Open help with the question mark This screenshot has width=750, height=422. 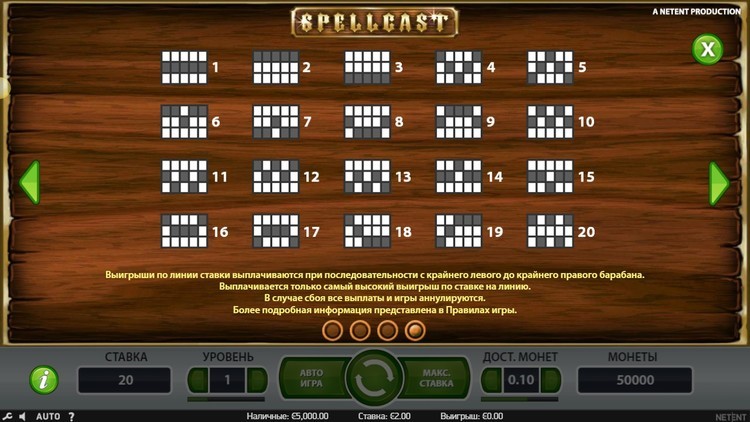point(72,416)
